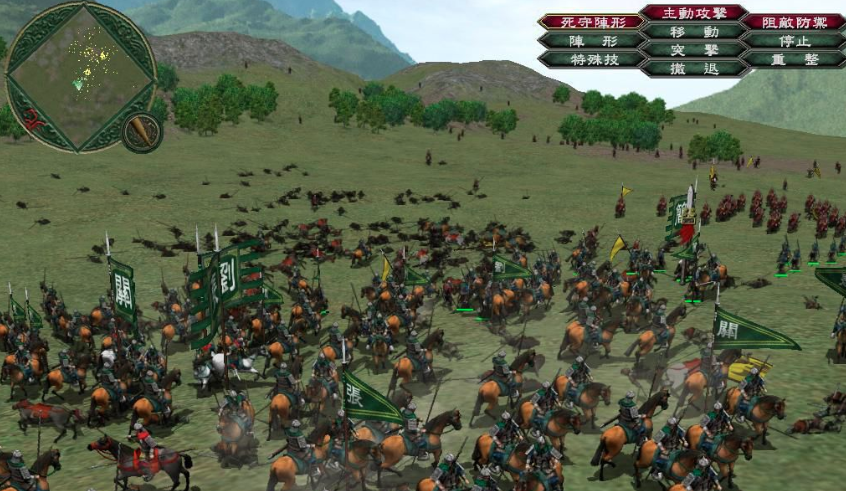The width and height of the screenshot is (846, 491).
Task: Activate the 主動攻擊 active attack order
Action: click(x=693, y=13)
